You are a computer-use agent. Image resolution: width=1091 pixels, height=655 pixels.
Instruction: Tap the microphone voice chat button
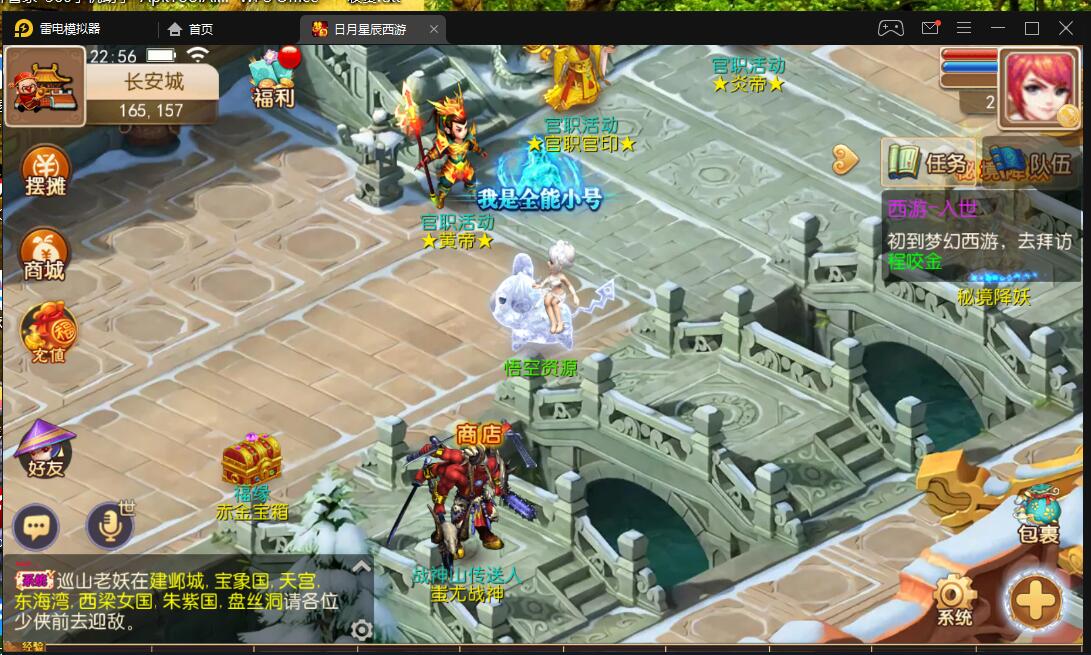click(x=108, y=526)
